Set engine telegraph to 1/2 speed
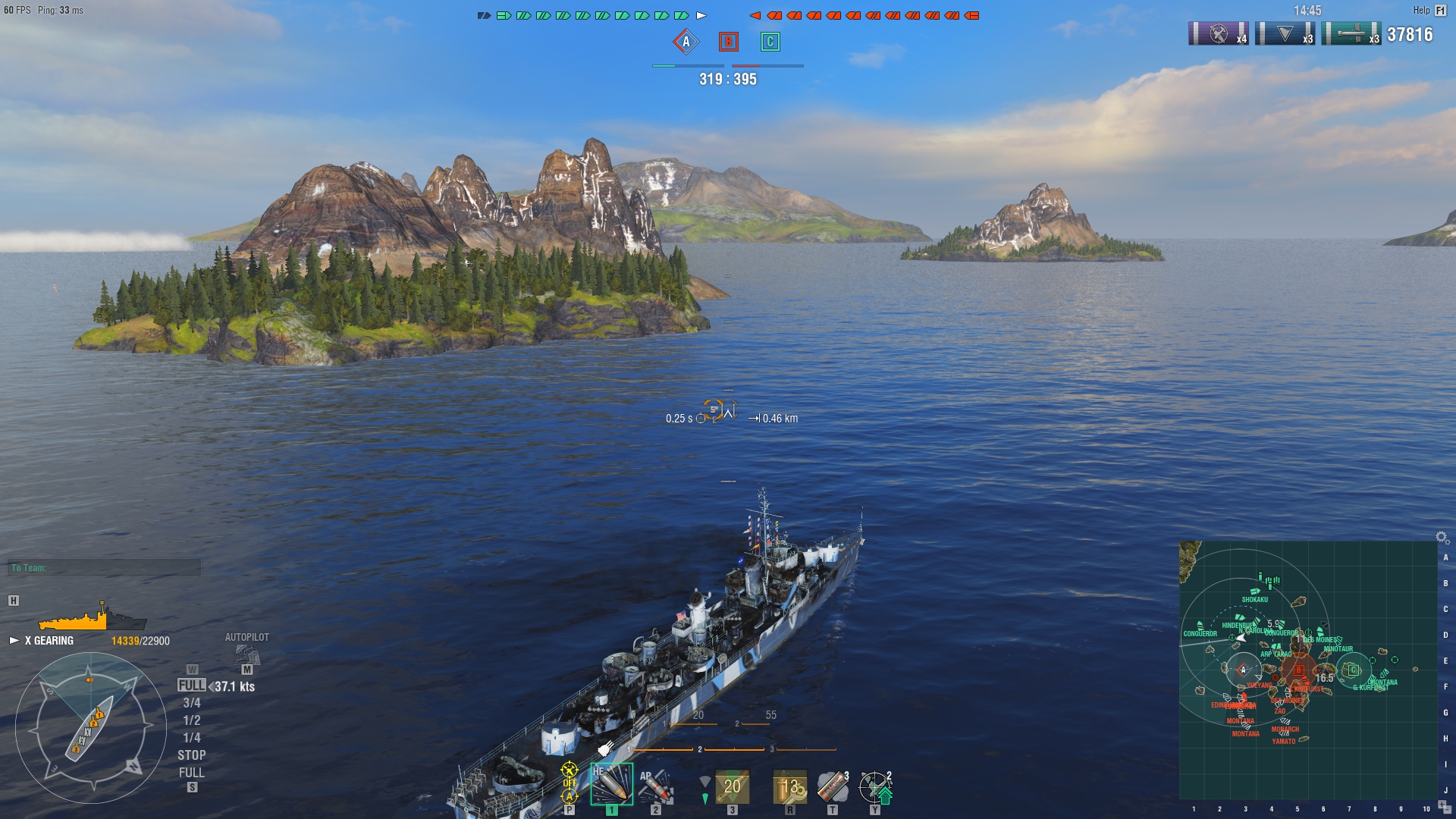The image size is (1456, 819). coord(192,720)
